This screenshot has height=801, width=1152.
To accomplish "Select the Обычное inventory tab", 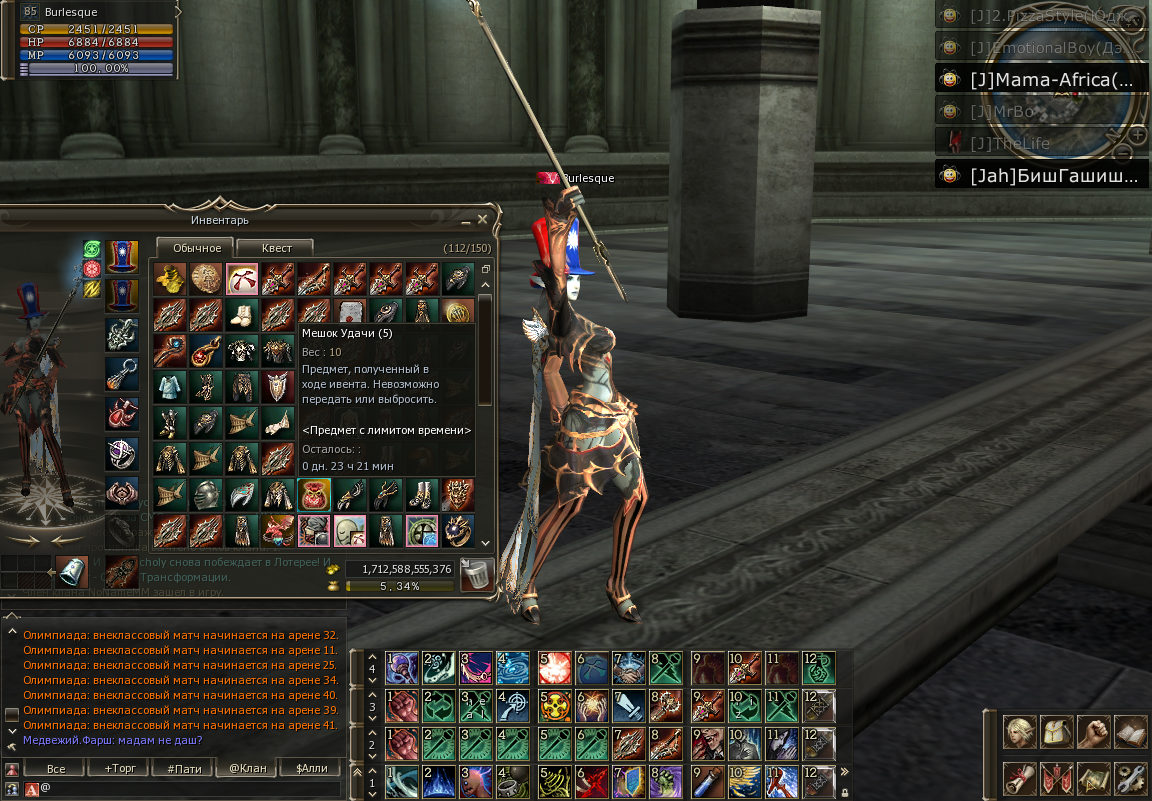I will pyautogui.click(x=195, y=248).
